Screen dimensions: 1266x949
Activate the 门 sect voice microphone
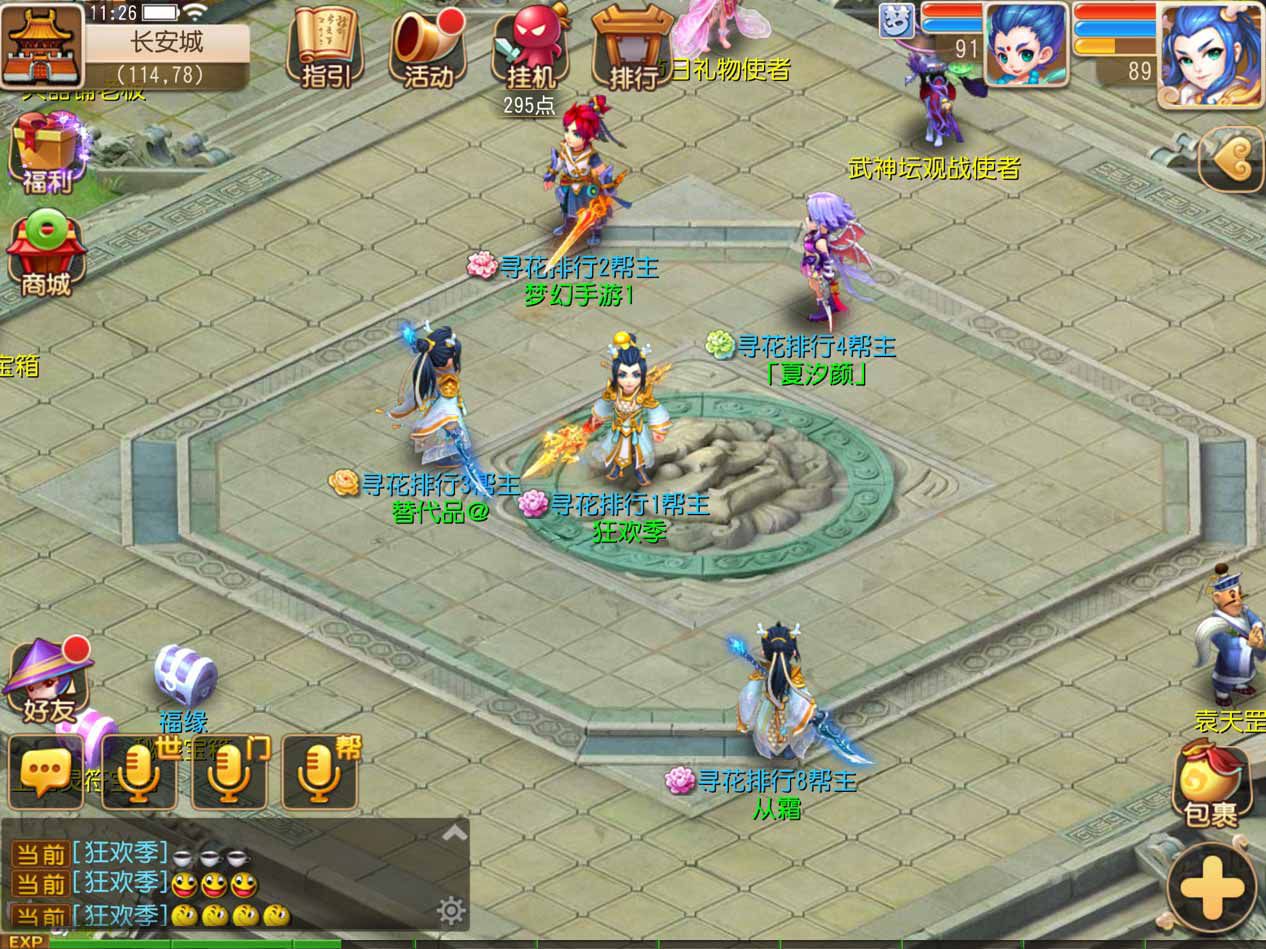coord(229,772)
